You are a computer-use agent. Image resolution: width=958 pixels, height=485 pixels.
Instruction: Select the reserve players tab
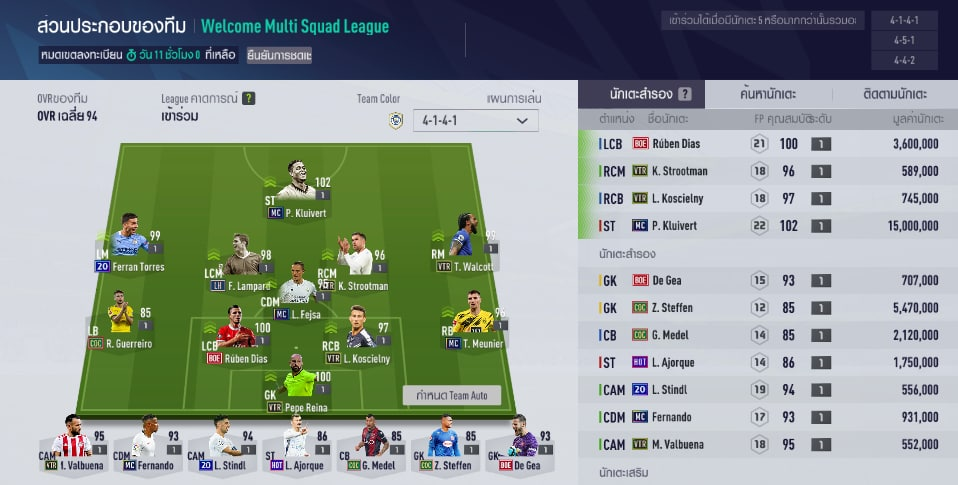641,94
